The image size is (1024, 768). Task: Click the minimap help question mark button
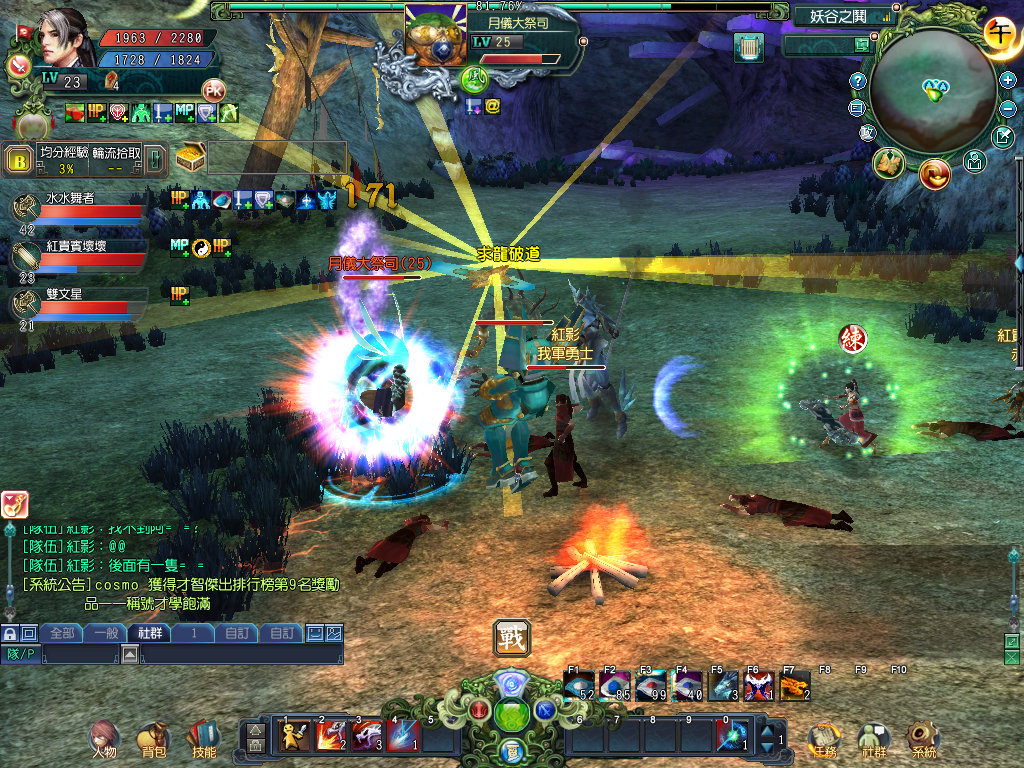(857, 80)
